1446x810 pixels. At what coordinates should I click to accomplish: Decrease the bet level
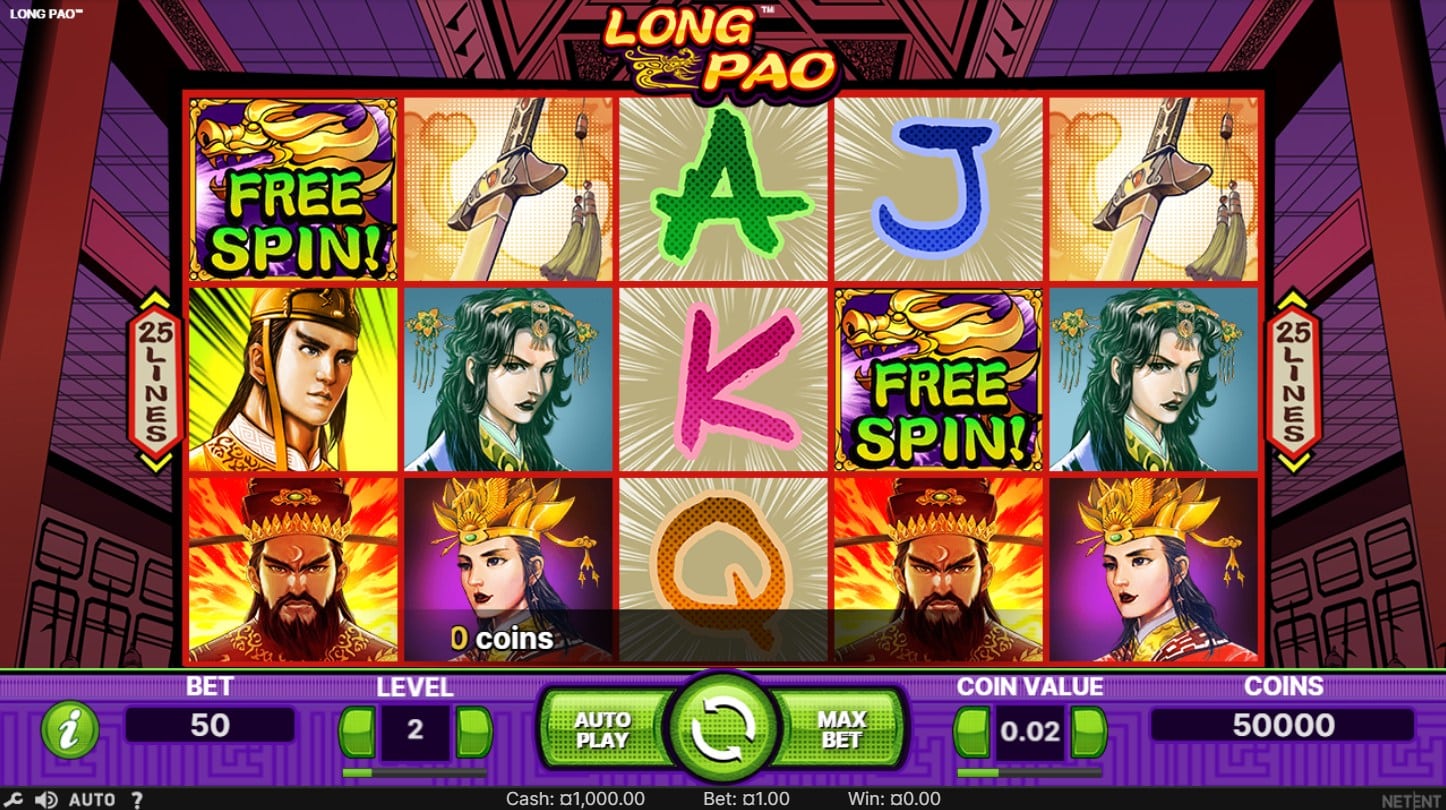[357, 731]
